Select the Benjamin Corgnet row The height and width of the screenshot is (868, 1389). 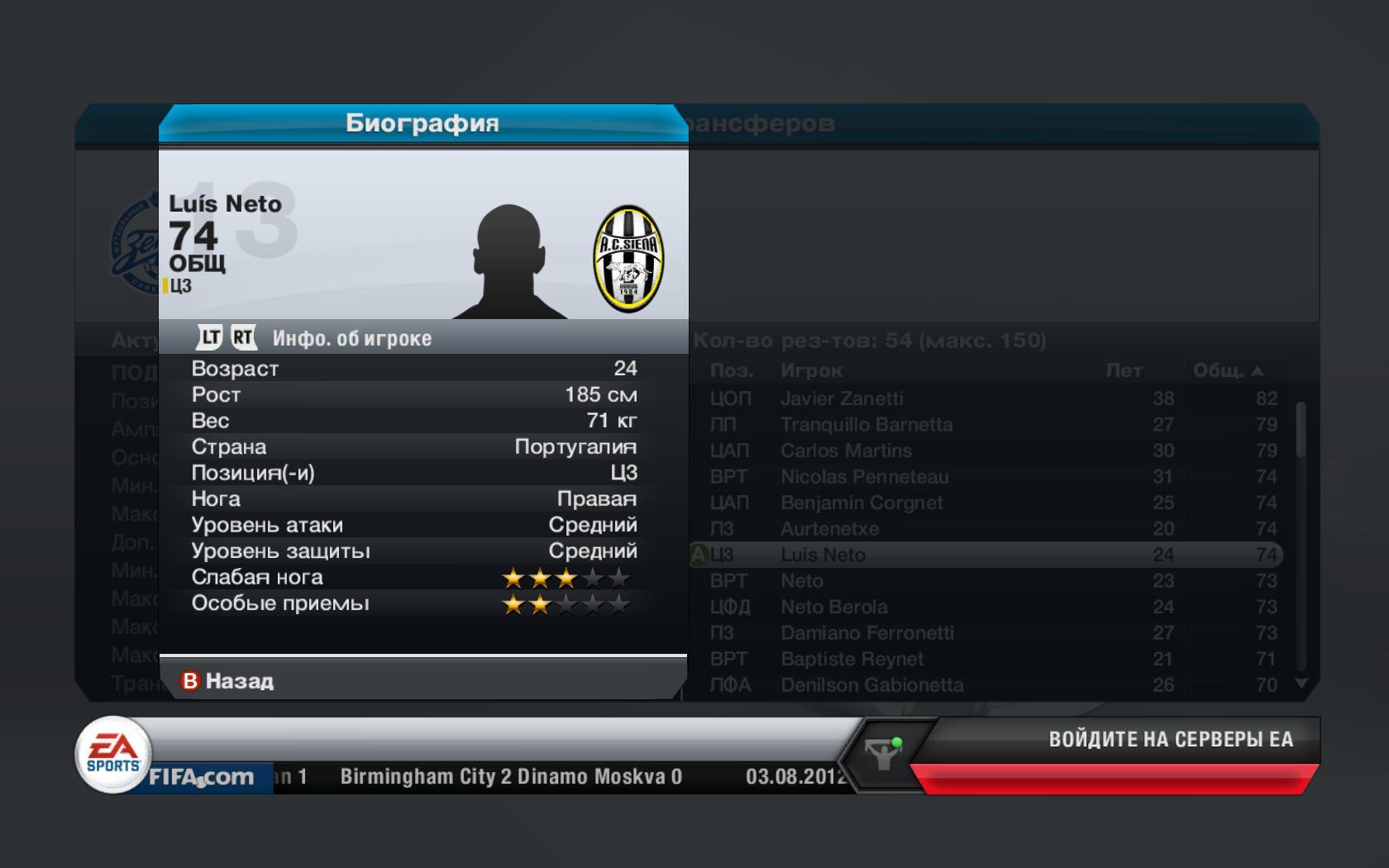click(862, 503)
